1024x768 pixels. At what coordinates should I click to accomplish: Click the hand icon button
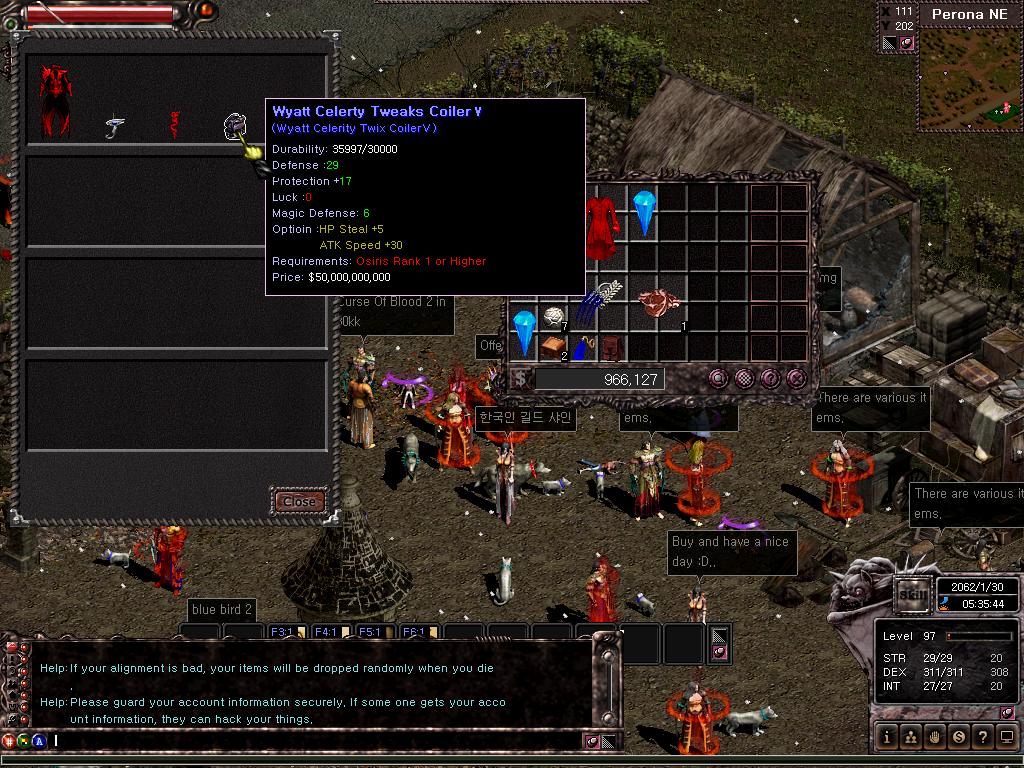(x=935, y=737)
